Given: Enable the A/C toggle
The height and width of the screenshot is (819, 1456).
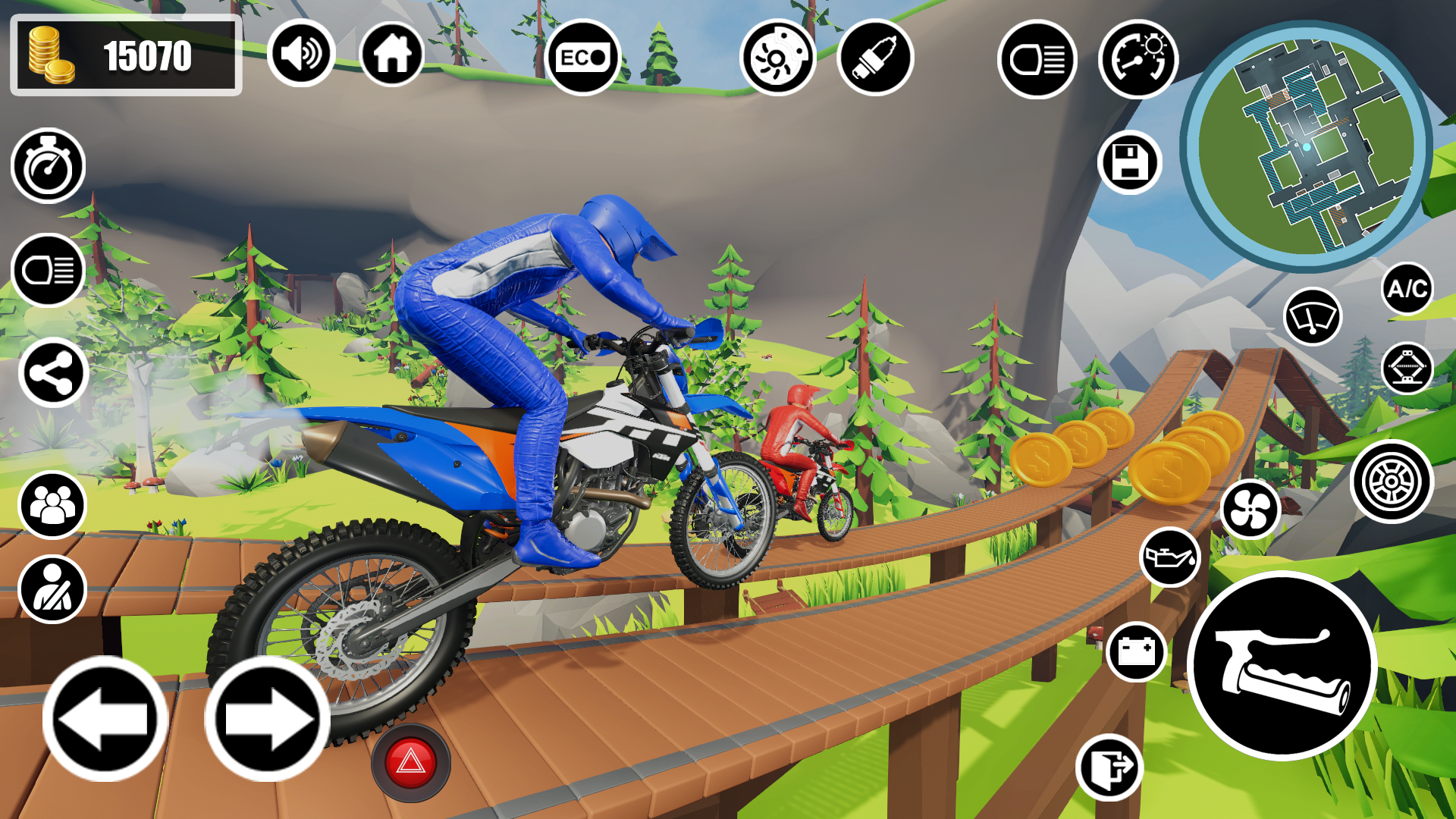Looking at the screenshot, I should click(x=1407, y=288).
